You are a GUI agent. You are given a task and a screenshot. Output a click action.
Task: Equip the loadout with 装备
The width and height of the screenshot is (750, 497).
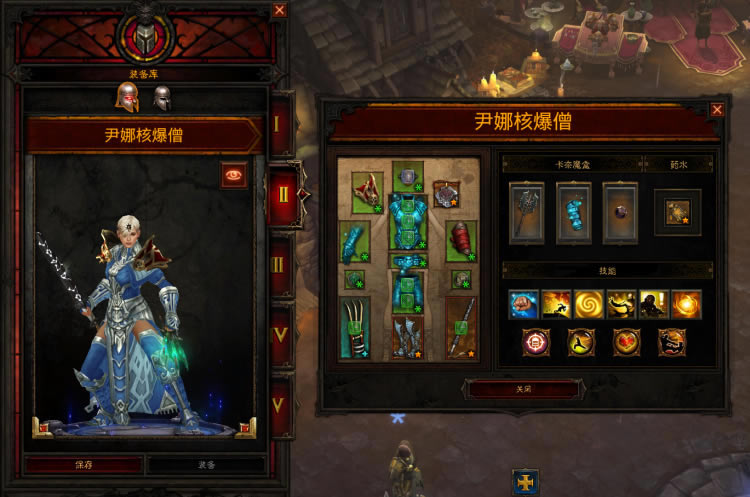pyautogui.click(x=207, y=465)
